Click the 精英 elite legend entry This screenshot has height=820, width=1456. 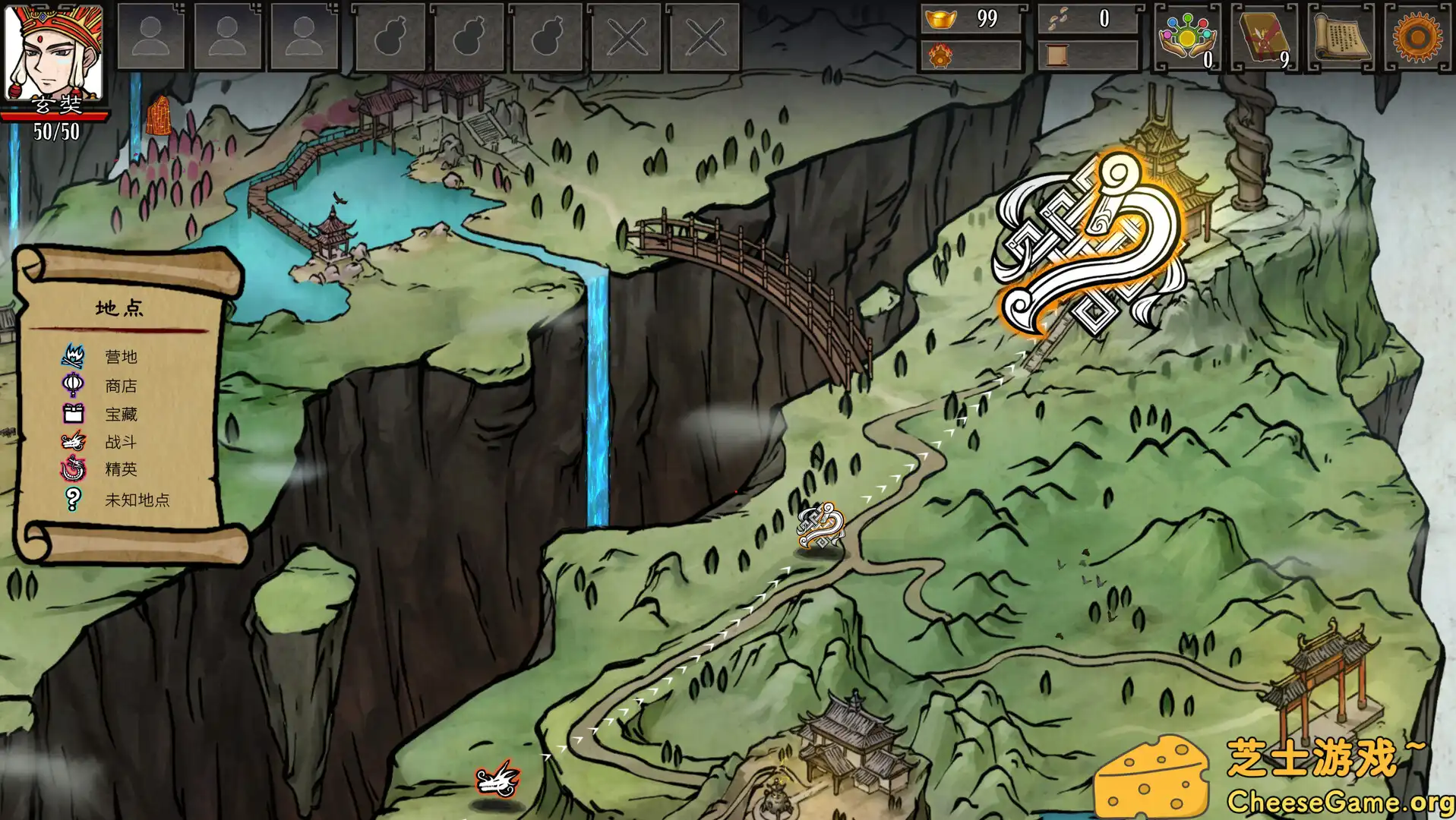pyautogui.click(x=120, y=469)
